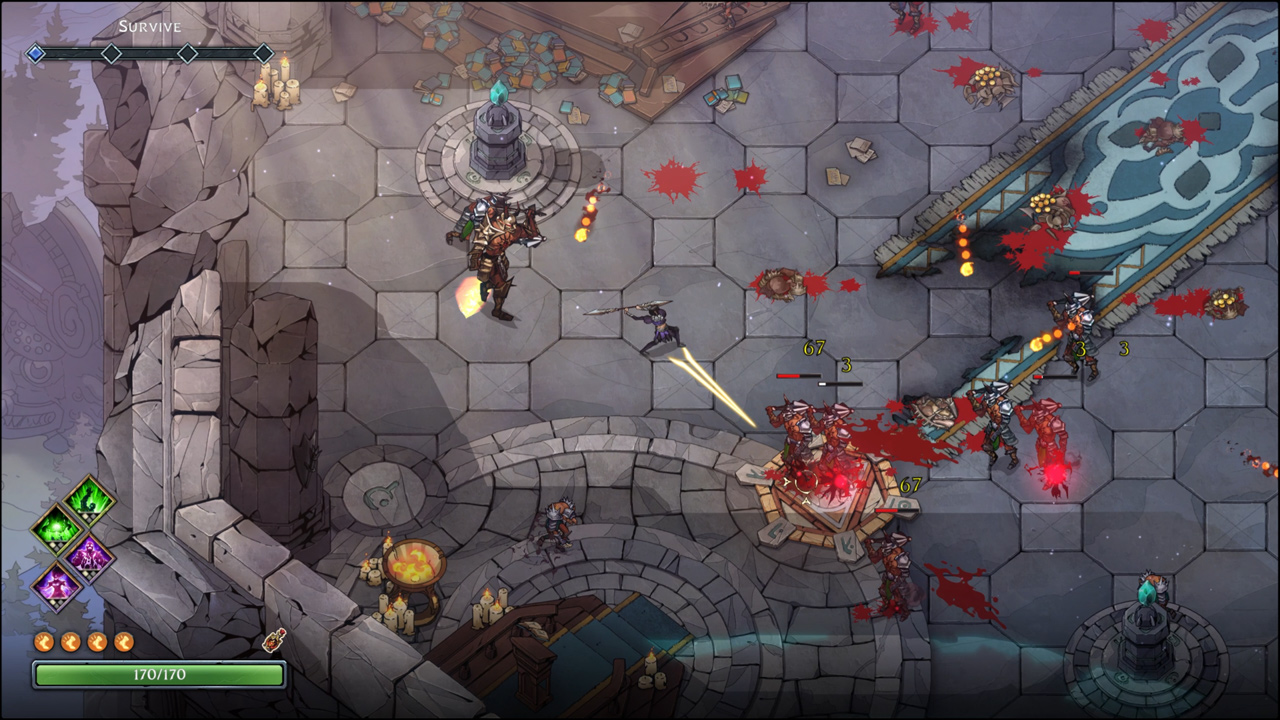Activate the purple sorceress ultimate ability icon
Viewport: 1280px width, 720px height.
tap(58, 587)
